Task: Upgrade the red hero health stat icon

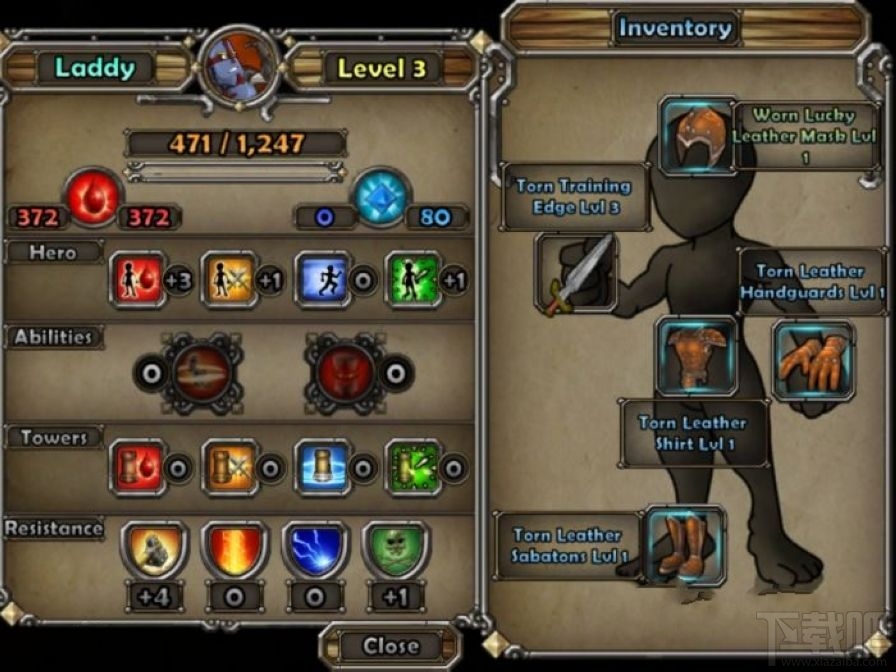Action: click(137, 280)
